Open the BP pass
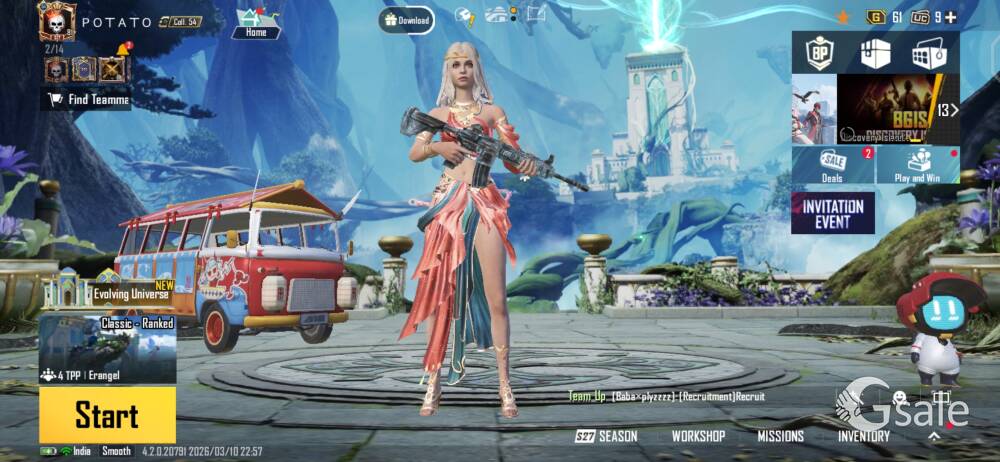Screen dimensions: 1000x462 [820, 53]
